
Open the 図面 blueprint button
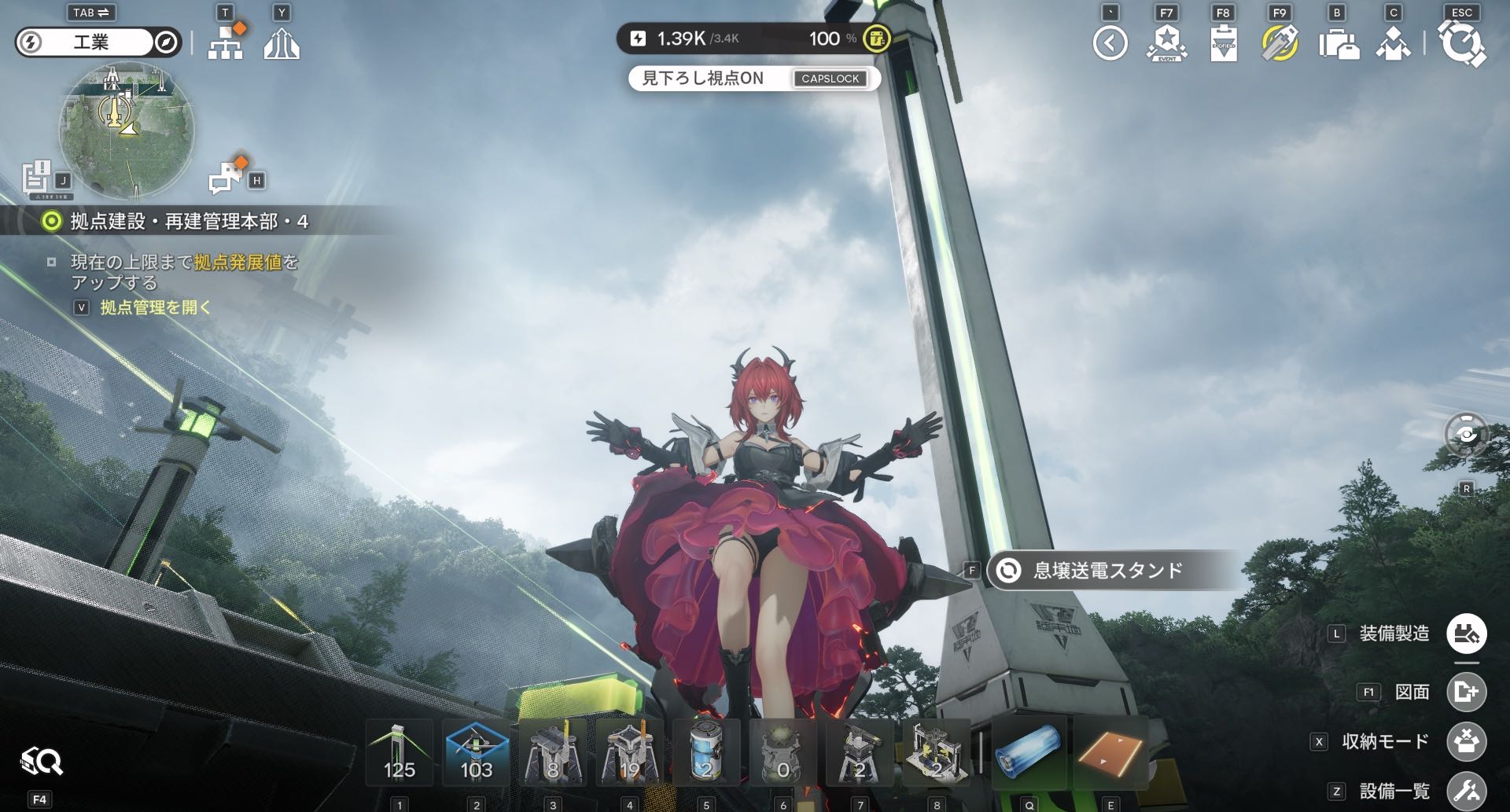click(x=1466, y=692)
